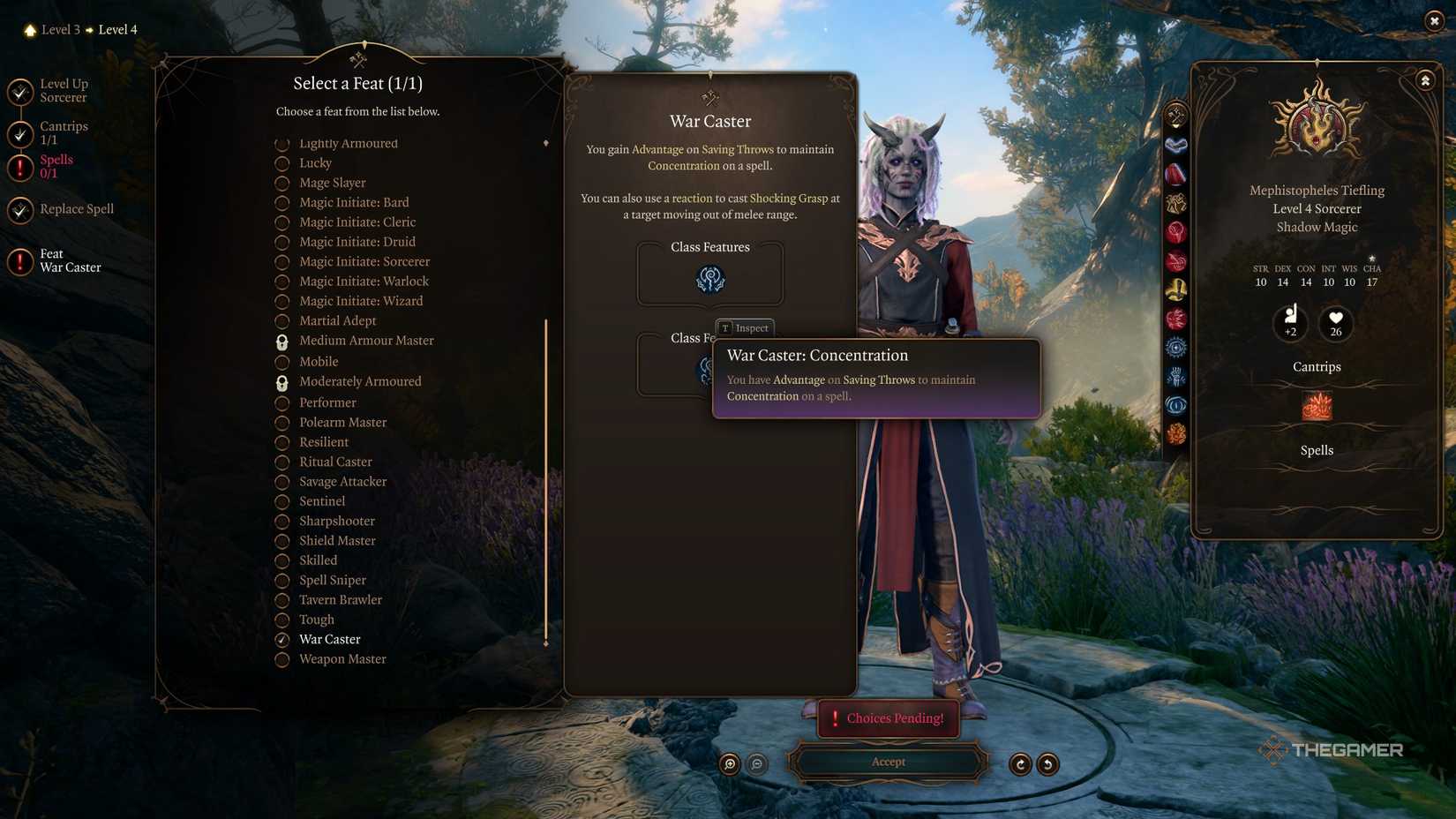
Task: Switch to the Replace Spell step
Action: pos(76,209)
